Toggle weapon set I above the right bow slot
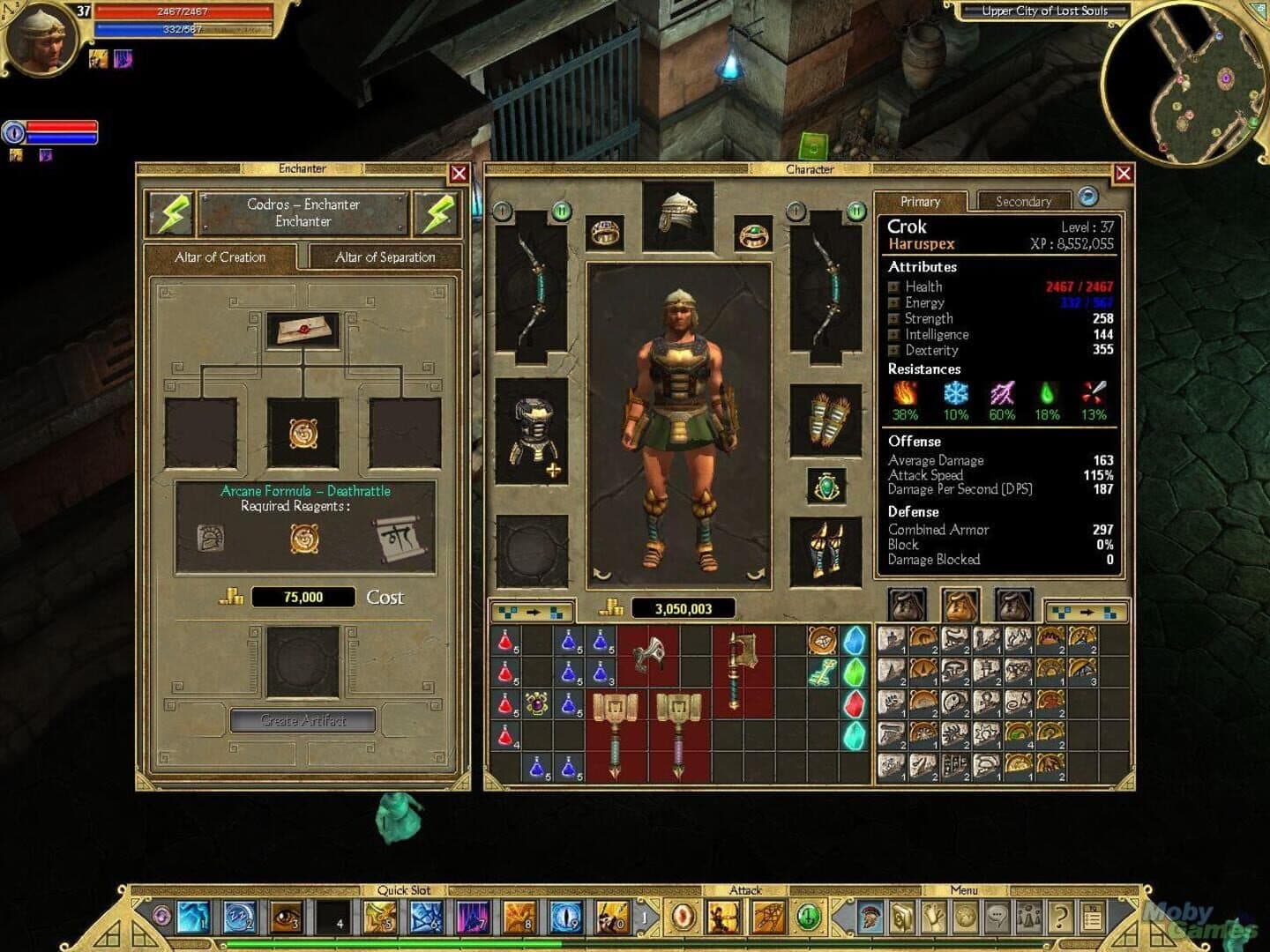This screenshot has height=952, width=1270. [796, 211]
